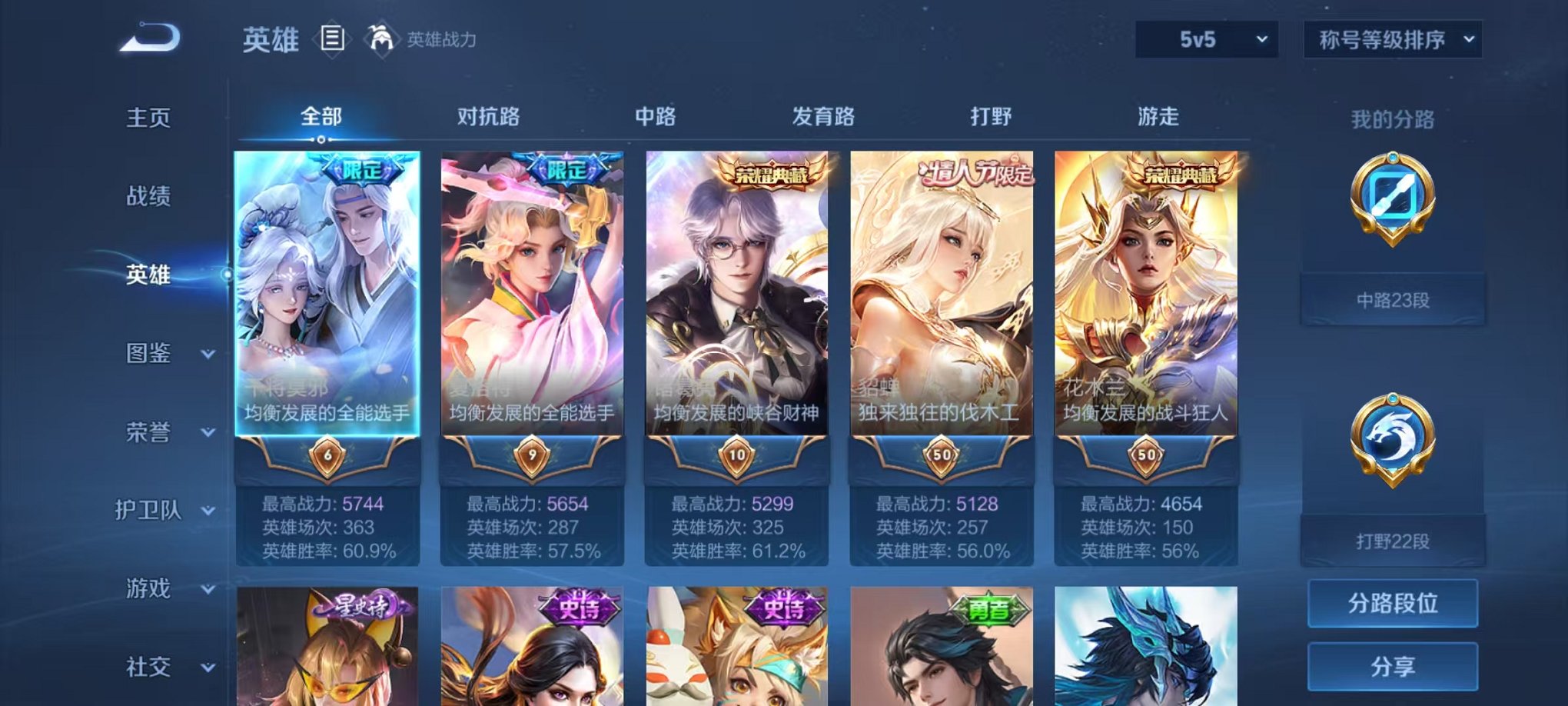Expand the 社交 sidebar section
This screenshot has height=706, width=1568.
[x=165, y=667]
